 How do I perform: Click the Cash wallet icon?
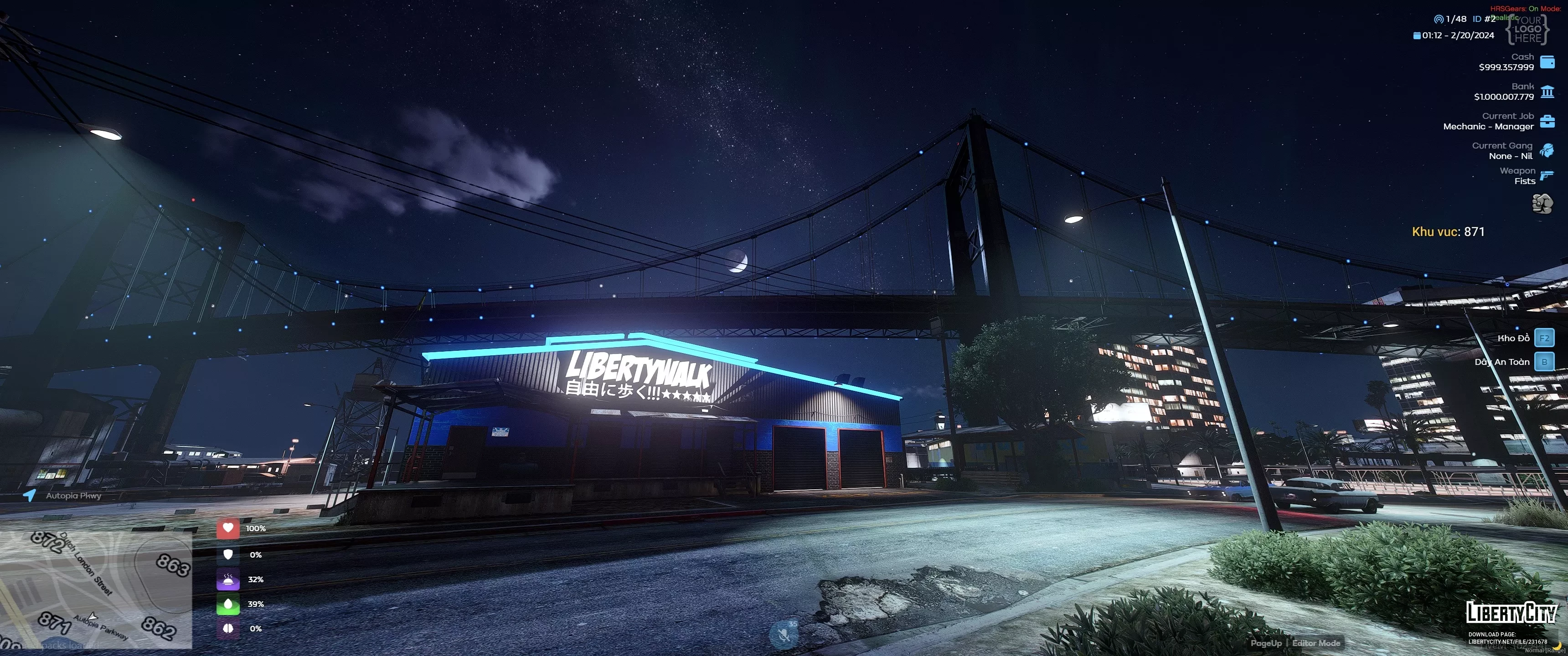tap(1547, 62)
